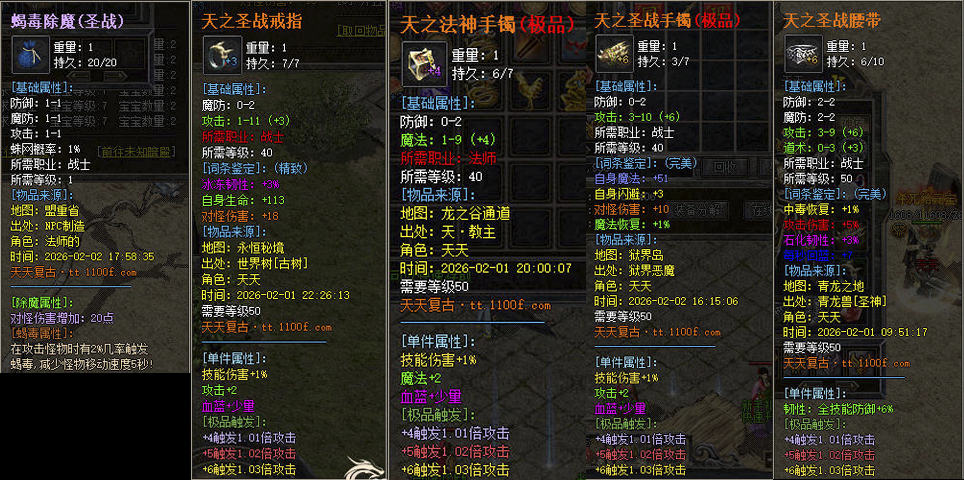
Task: Click the +3 holy war ring icon
Action: click(222, 53)
